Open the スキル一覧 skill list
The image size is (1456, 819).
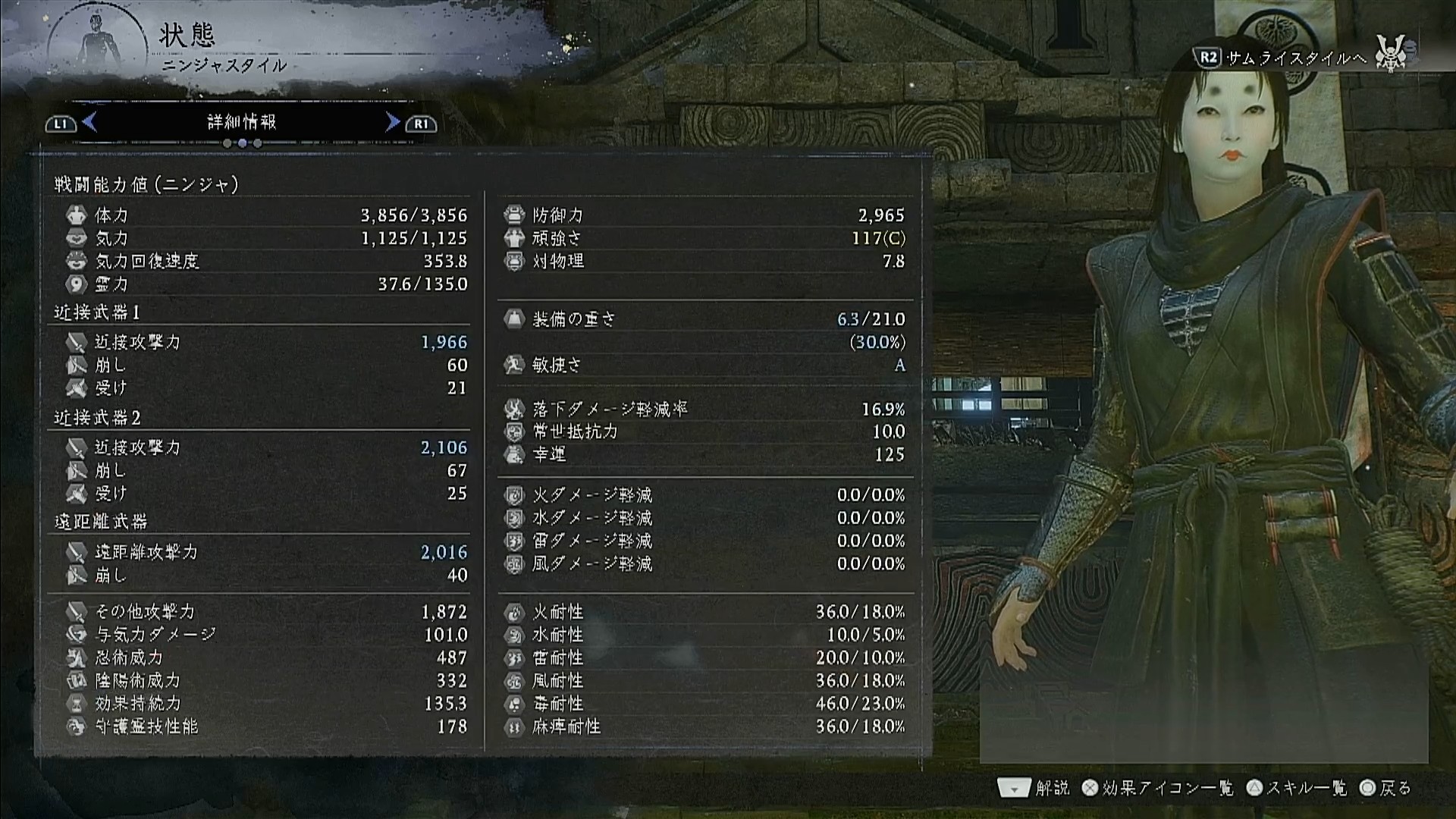coord(1298,789)
